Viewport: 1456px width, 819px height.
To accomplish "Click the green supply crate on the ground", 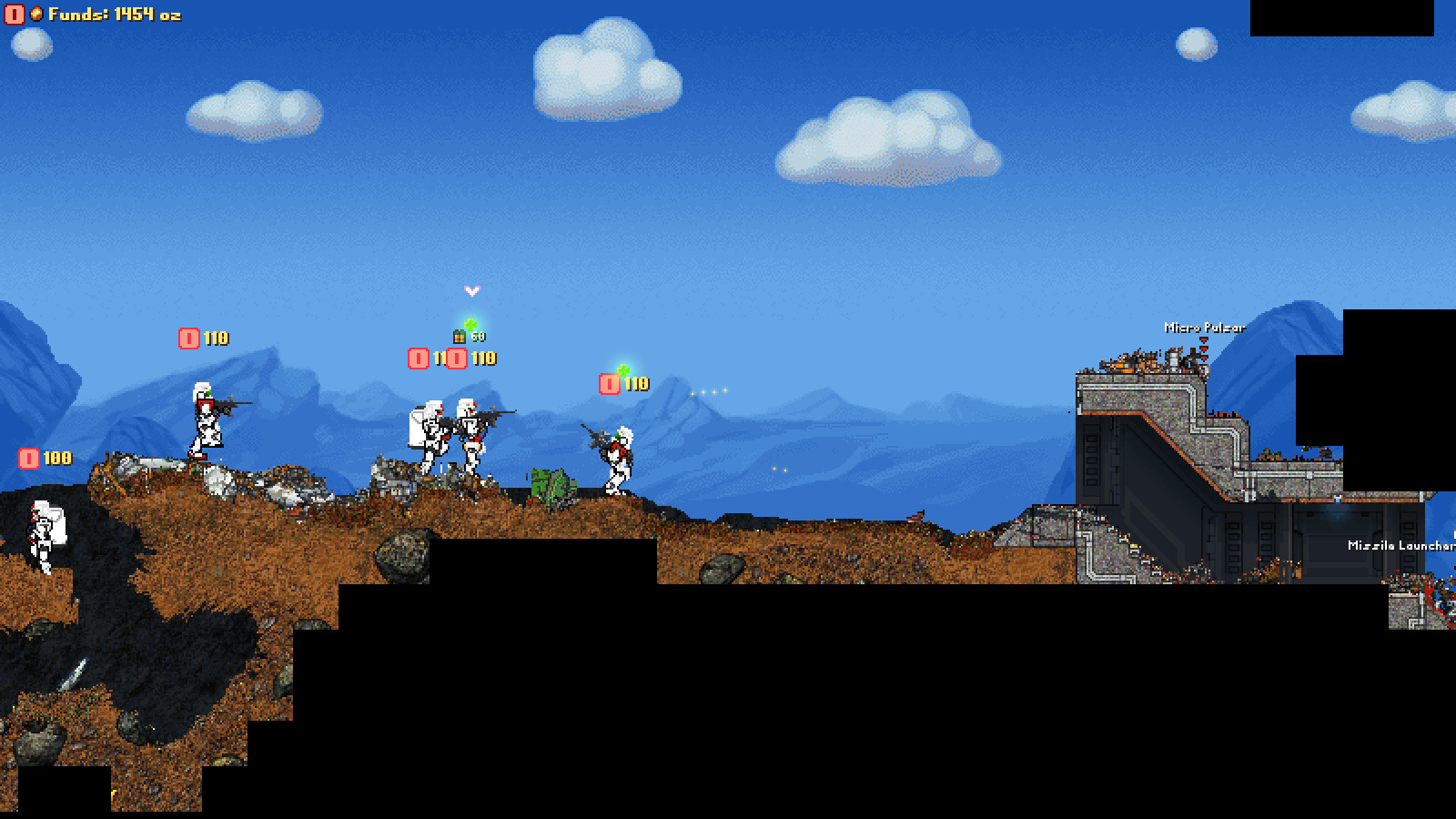I will pos(551,484).
